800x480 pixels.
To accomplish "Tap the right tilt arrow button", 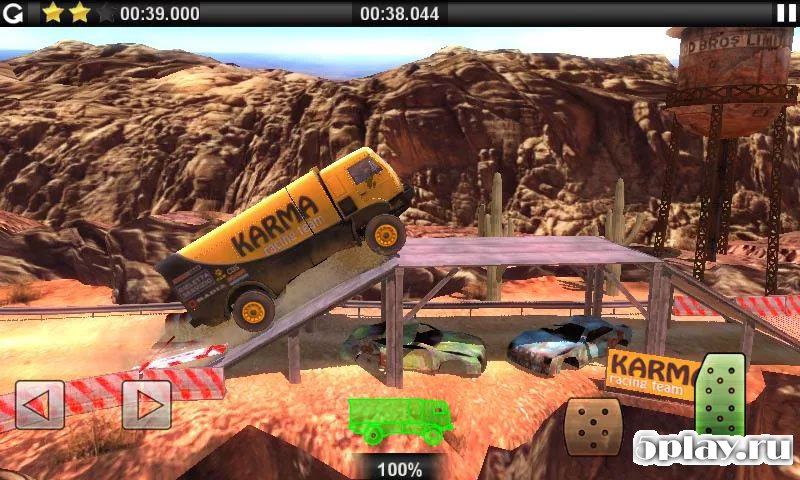I will click(146, 405).
